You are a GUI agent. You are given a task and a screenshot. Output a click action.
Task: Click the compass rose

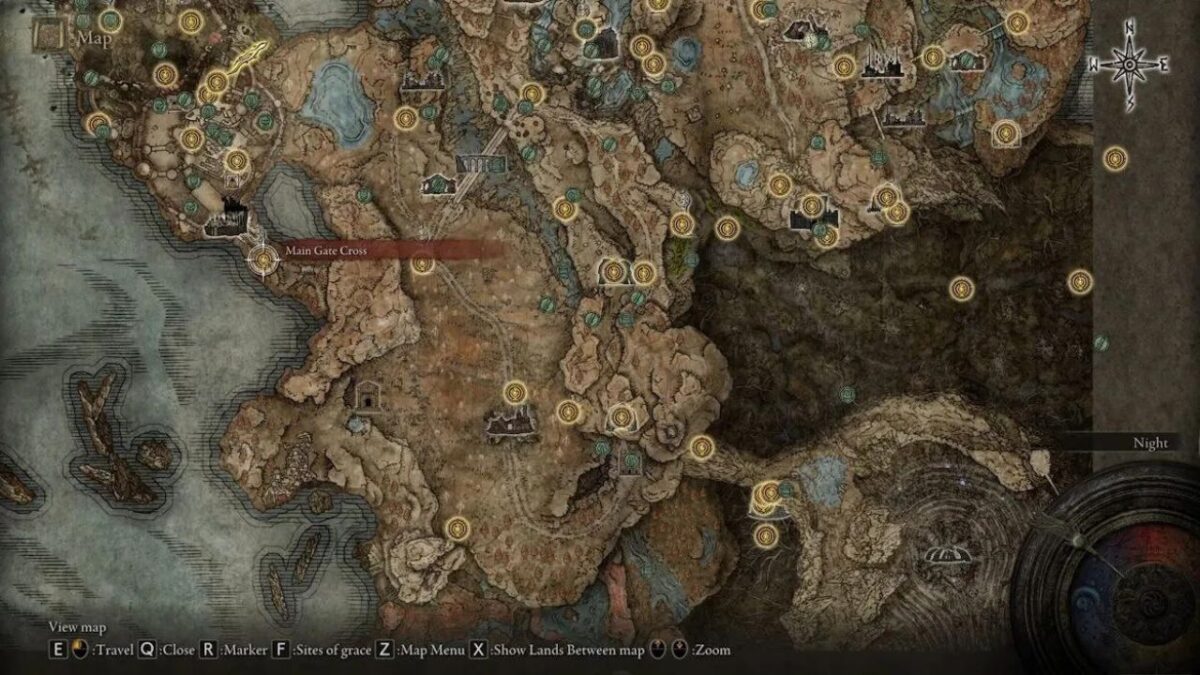[1128, 66]
